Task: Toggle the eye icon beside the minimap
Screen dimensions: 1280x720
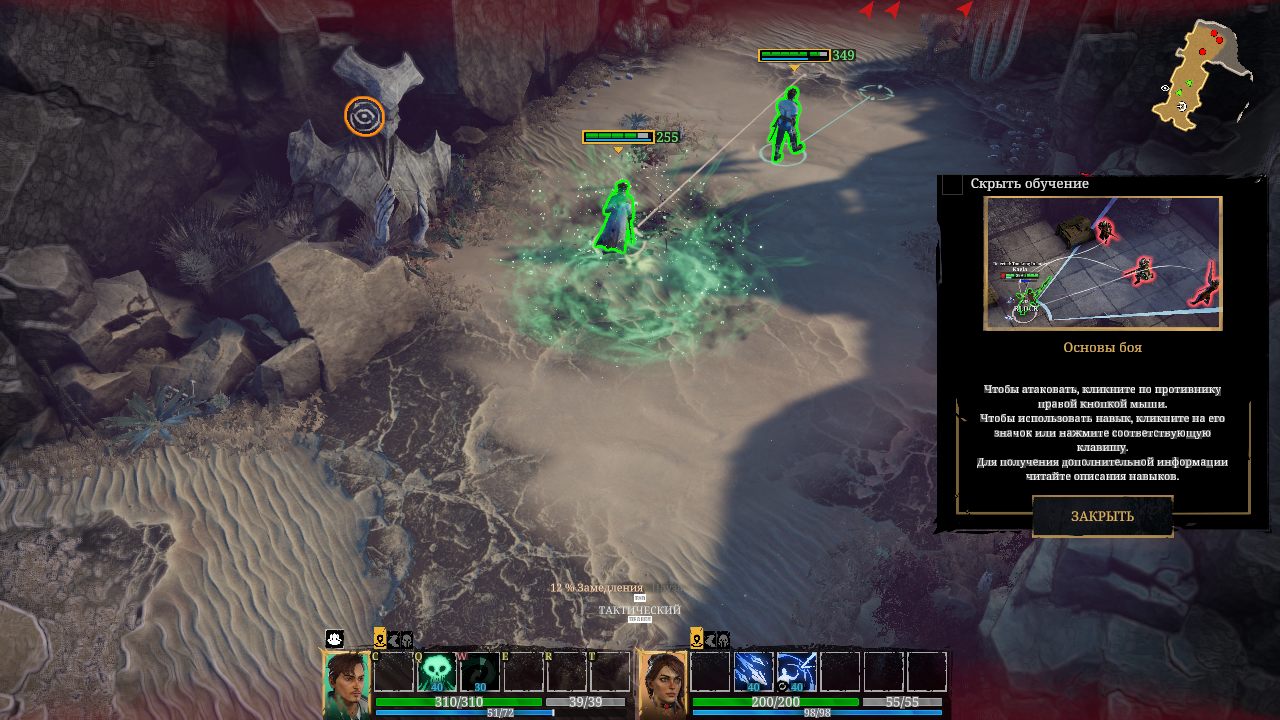Action: (x=1166, y=88)
